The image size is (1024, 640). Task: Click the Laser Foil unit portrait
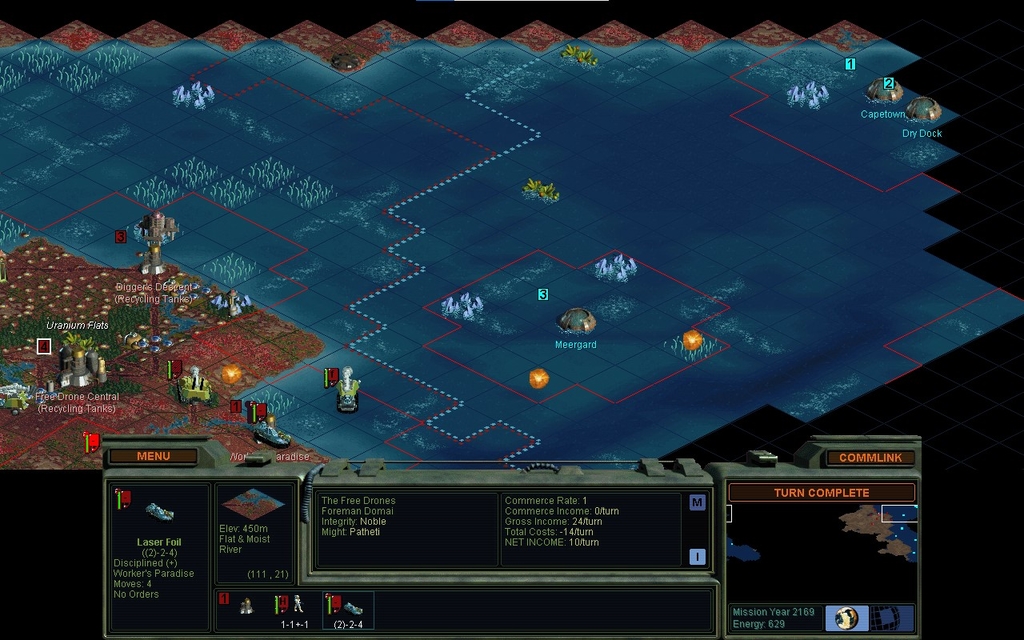159,512
